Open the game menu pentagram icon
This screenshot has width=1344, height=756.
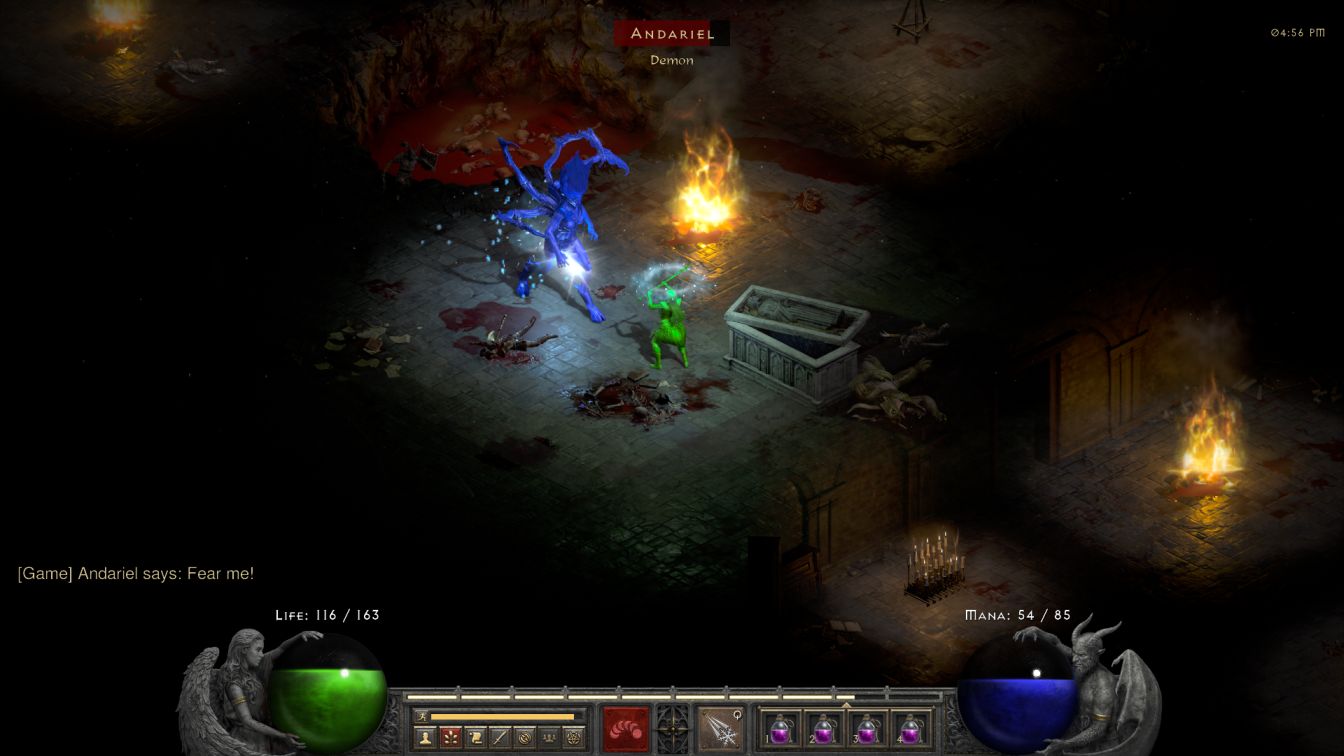573,738
